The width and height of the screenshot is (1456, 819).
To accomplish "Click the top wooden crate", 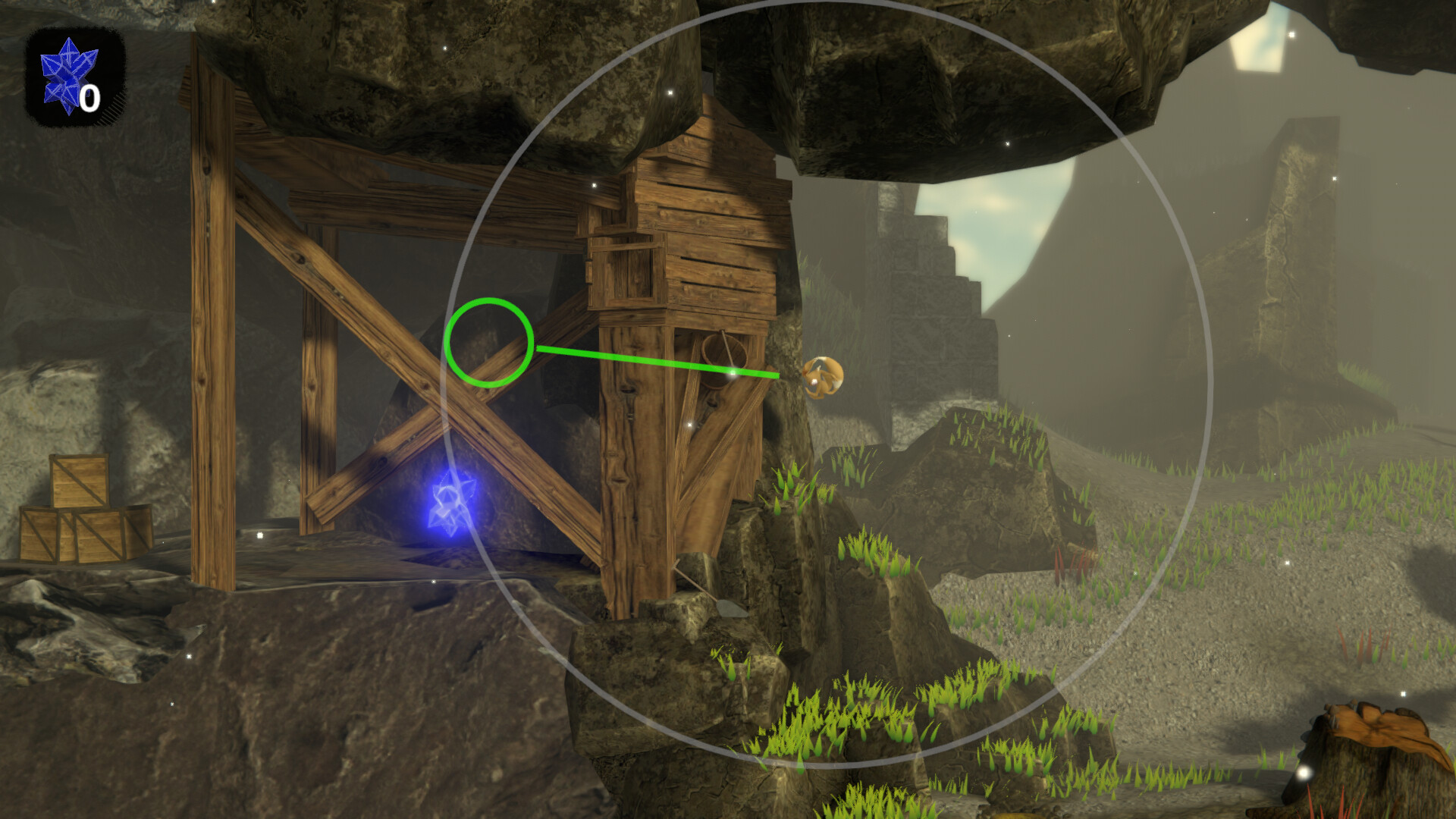I will (x=80, y=478).
